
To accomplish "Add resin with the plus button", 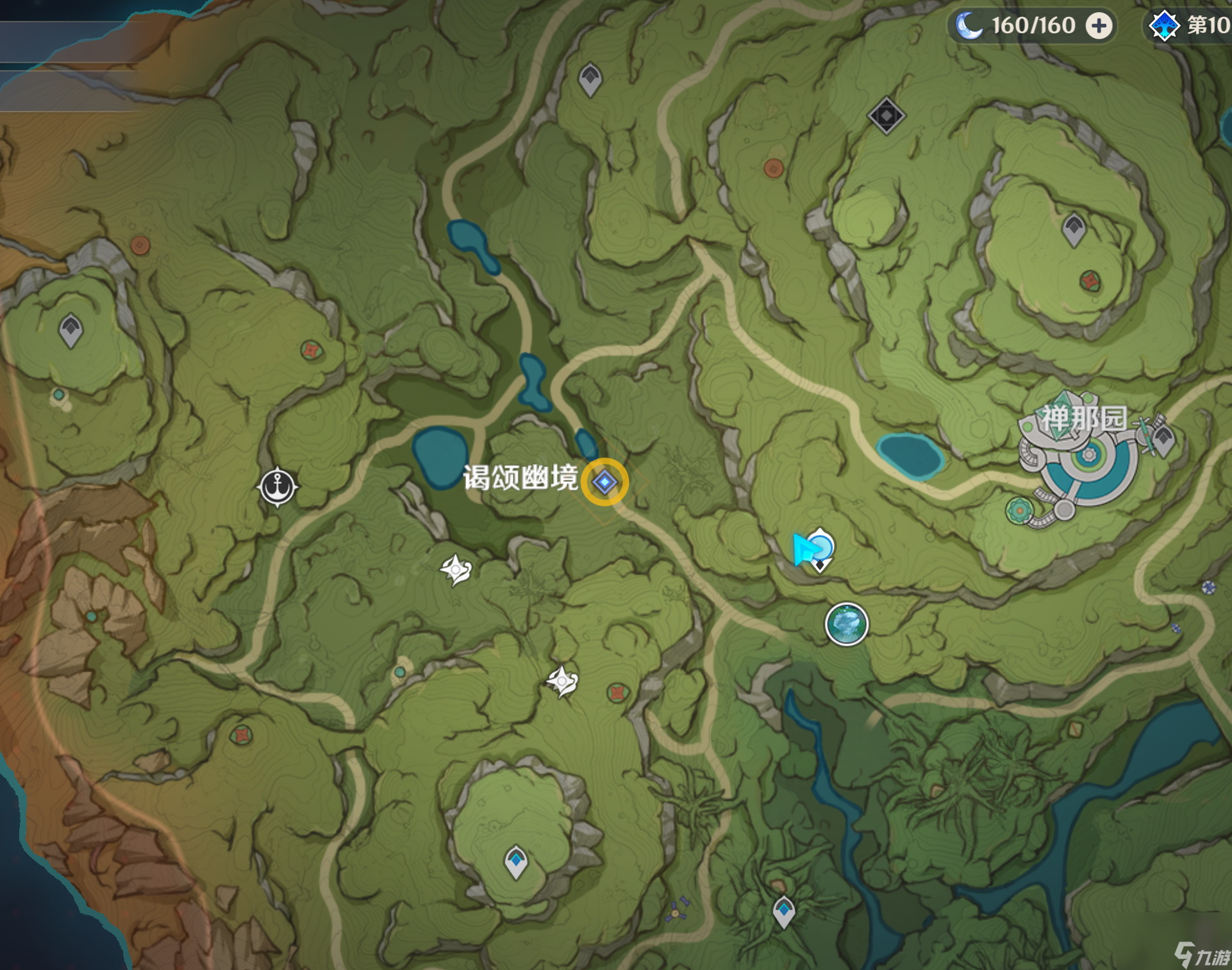I will pos(1099,26).
